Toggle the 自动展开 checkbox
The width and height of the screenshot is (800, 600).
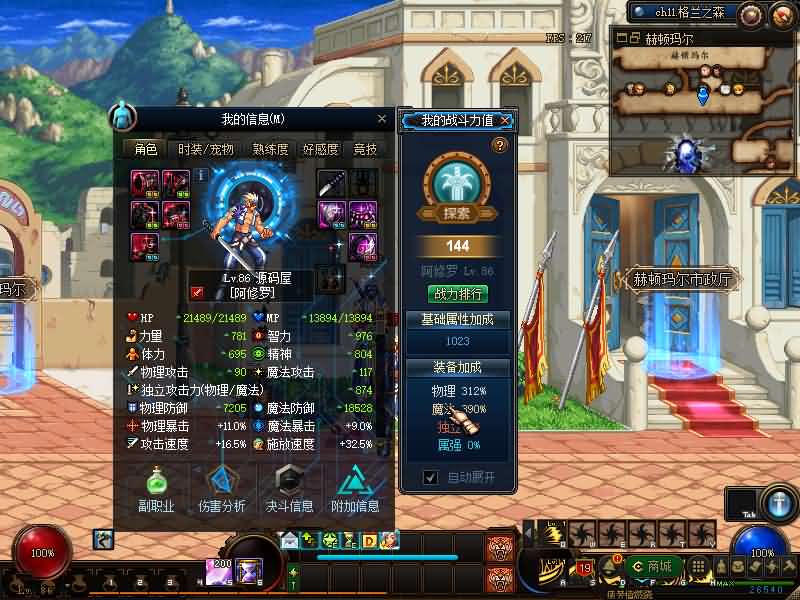[x=431, y=478]
